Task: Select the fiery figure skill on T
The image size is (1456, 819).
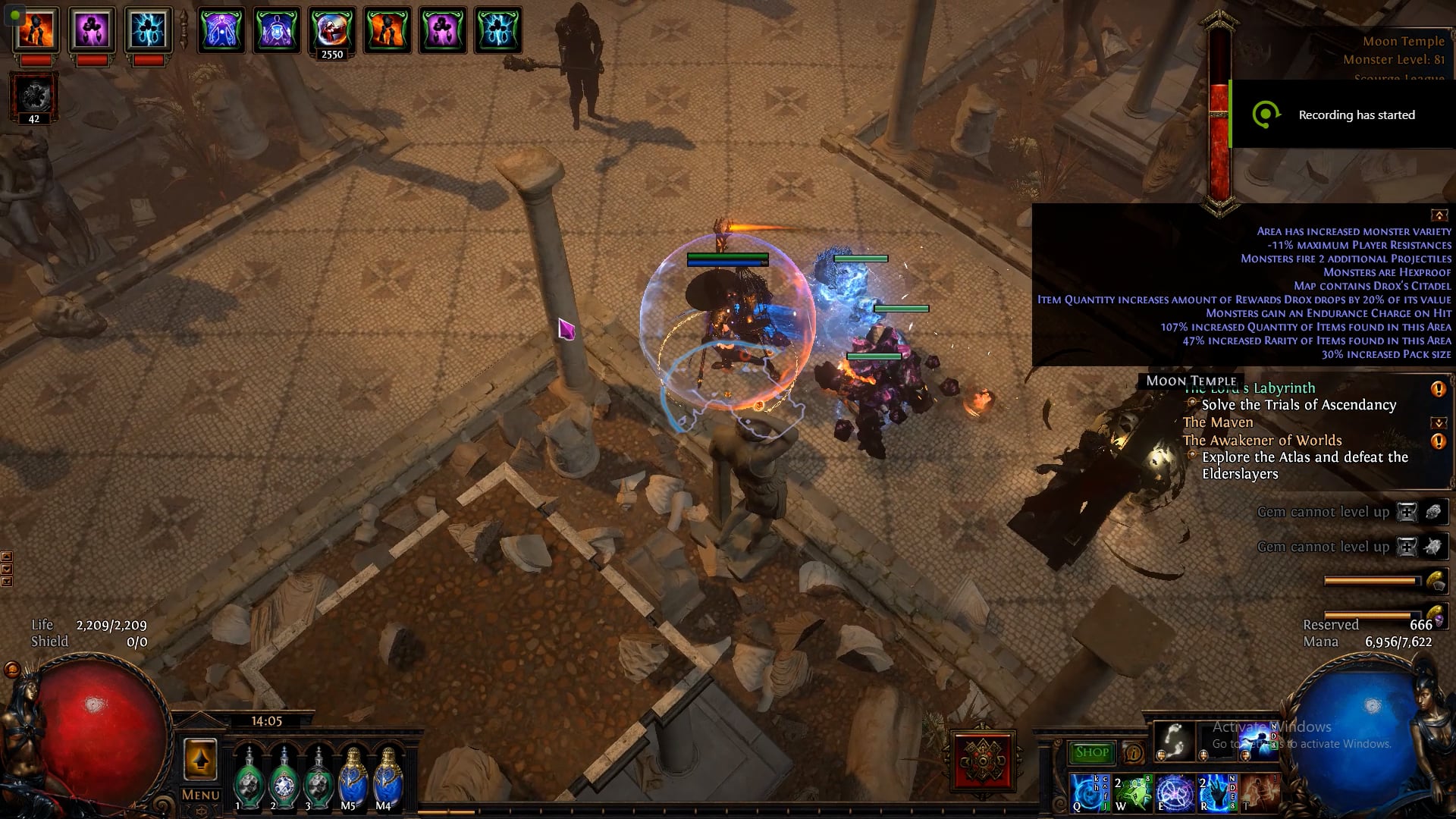Action: click(x=1259, y=792)
